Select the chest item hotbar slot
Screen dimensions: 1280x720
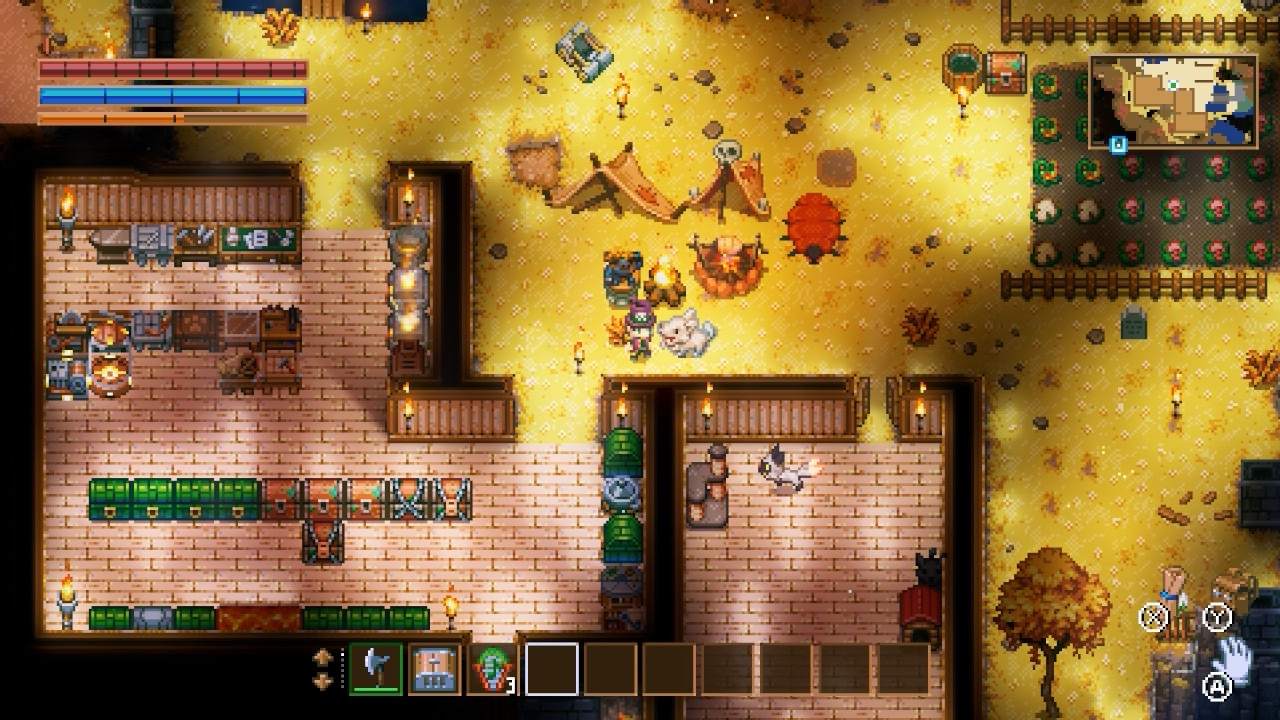(434, 668)
